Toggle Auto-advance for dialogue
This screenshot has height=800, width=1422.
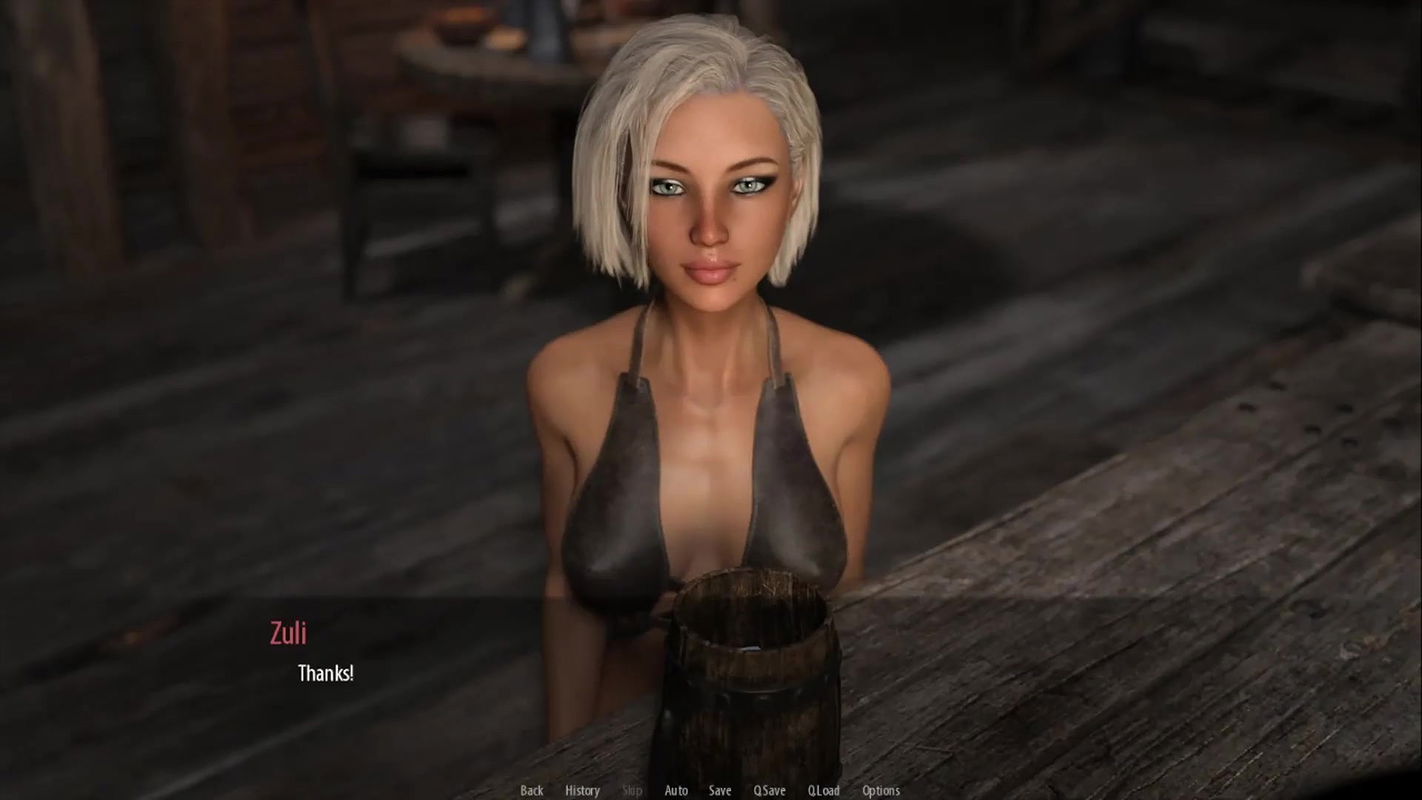tap(676, 790)
